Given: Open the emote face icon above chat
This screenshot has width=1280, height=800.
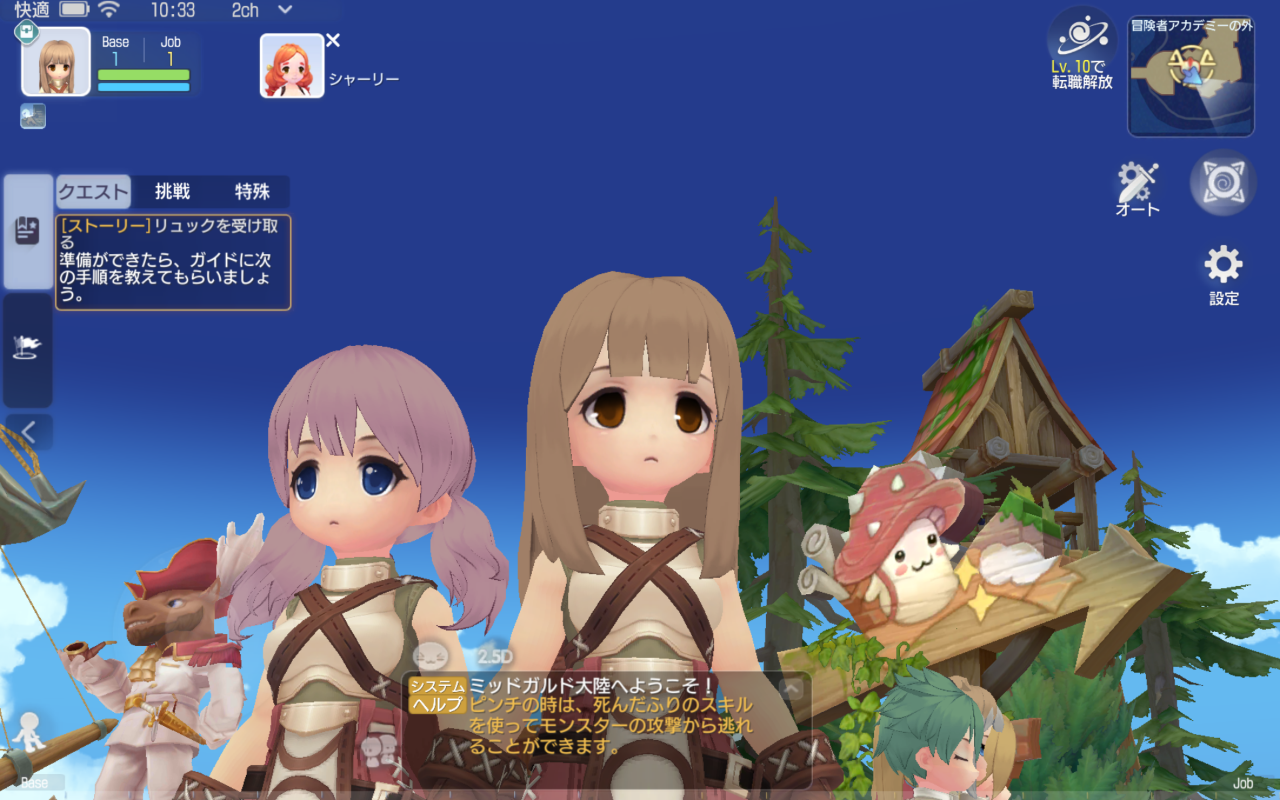Looking at the screenshot, I should tap(430, 656).
